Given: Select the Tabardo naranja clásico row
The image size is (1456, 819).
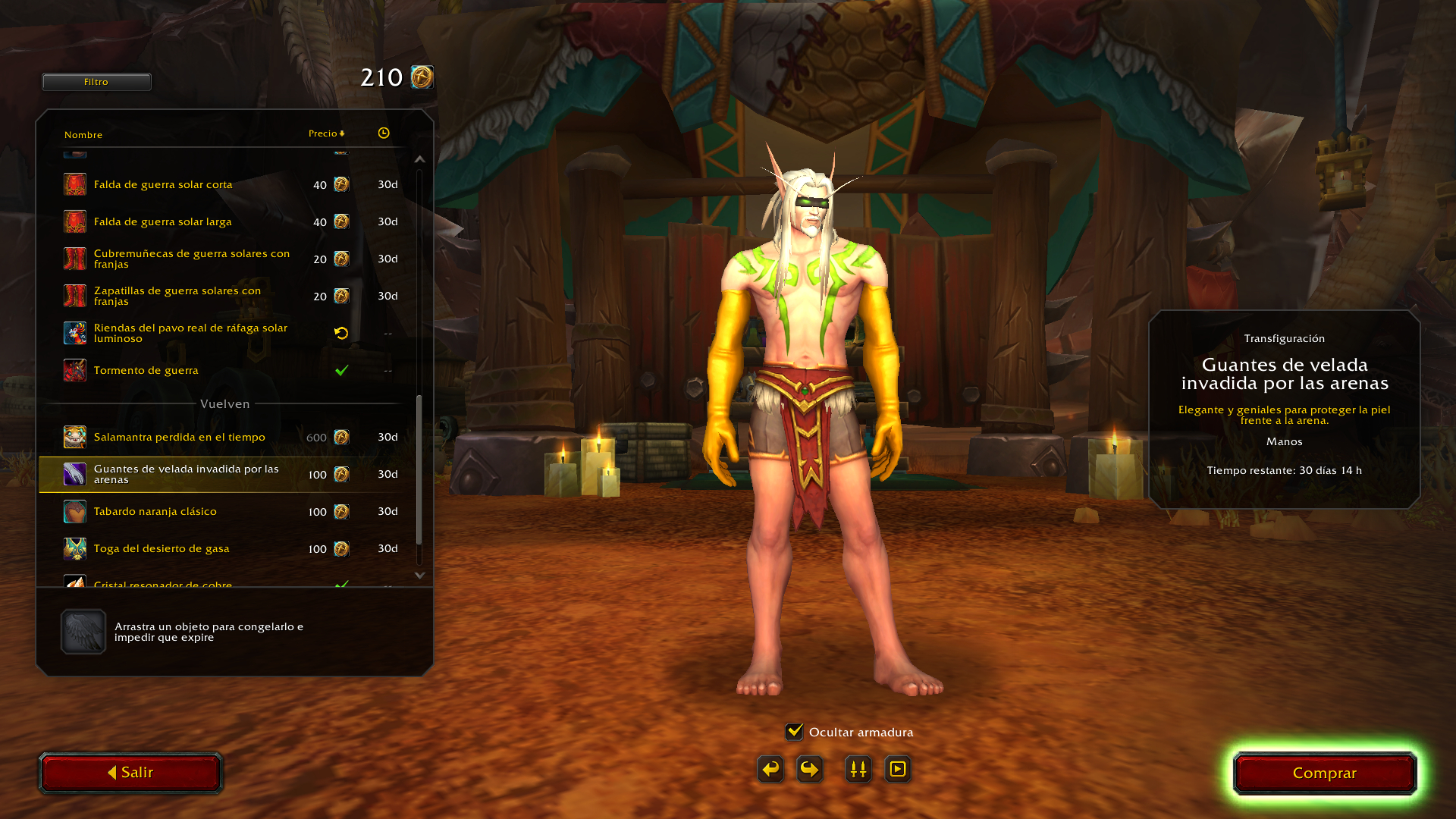Looking at the screenshot, I should tap(155, 512).
